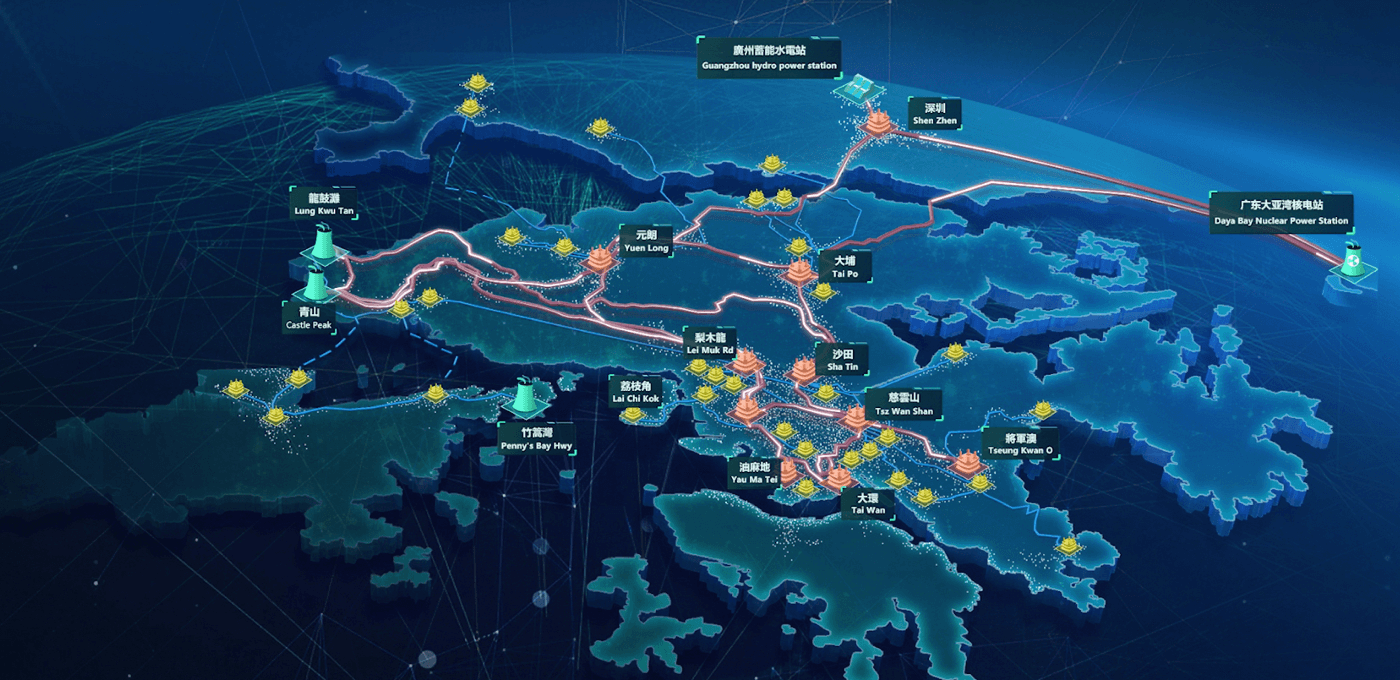
Task: Open the Tai Wan label
Action: 868,503
